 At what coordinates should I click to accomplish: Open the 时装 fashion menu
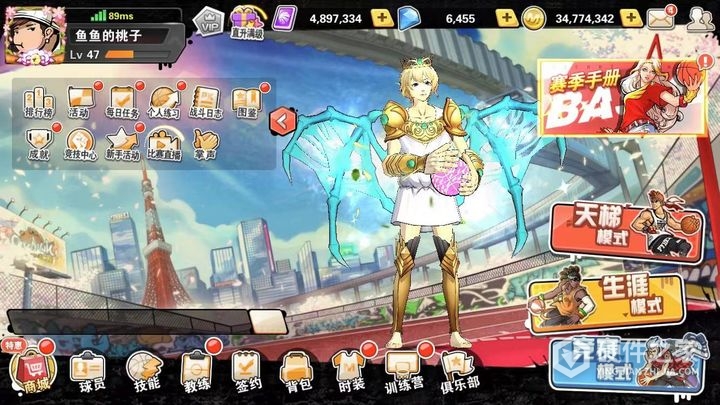[x=350, y=372]
